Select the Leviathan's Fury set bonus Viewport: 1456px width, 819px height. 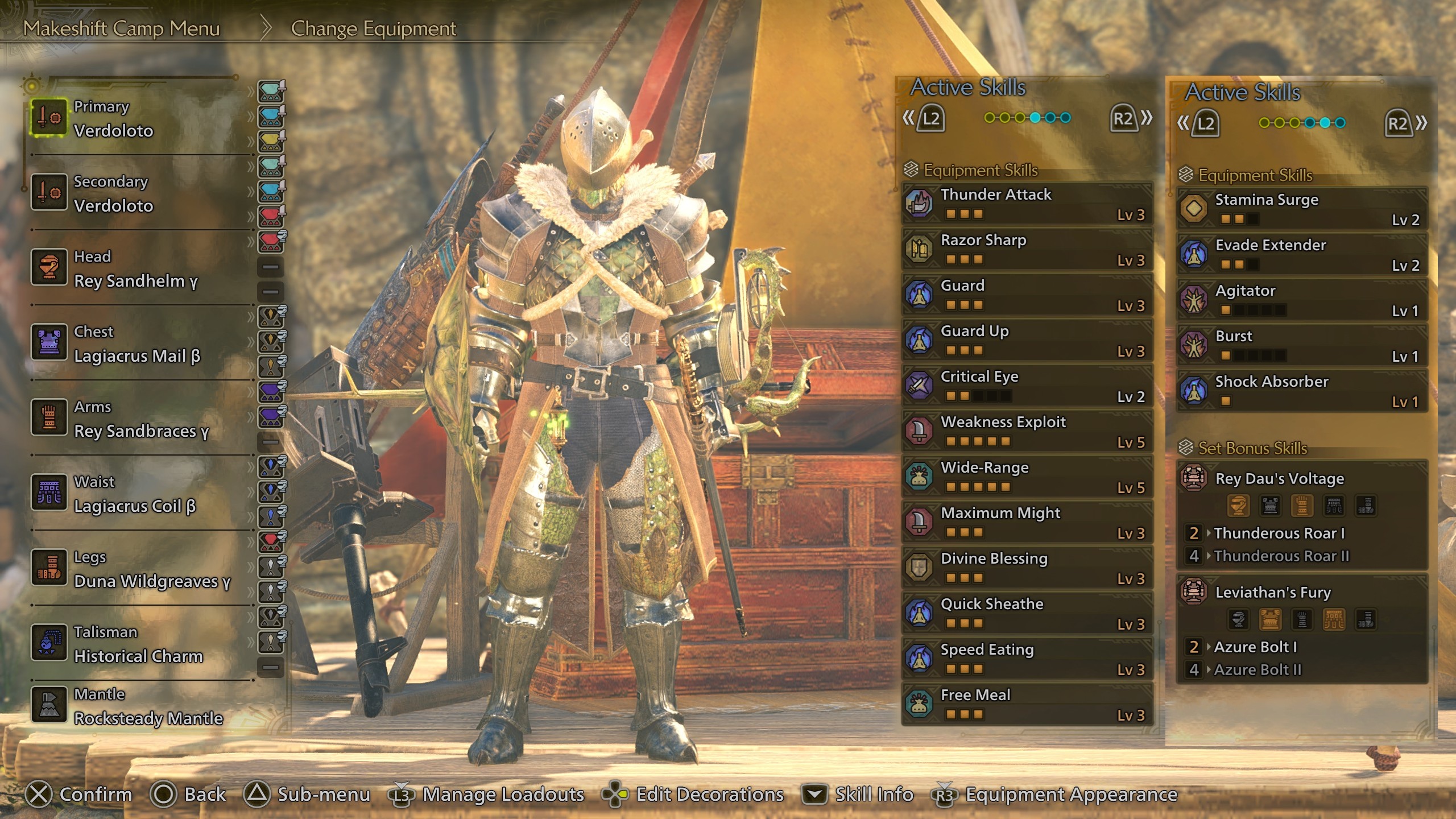click(1301, 593)
